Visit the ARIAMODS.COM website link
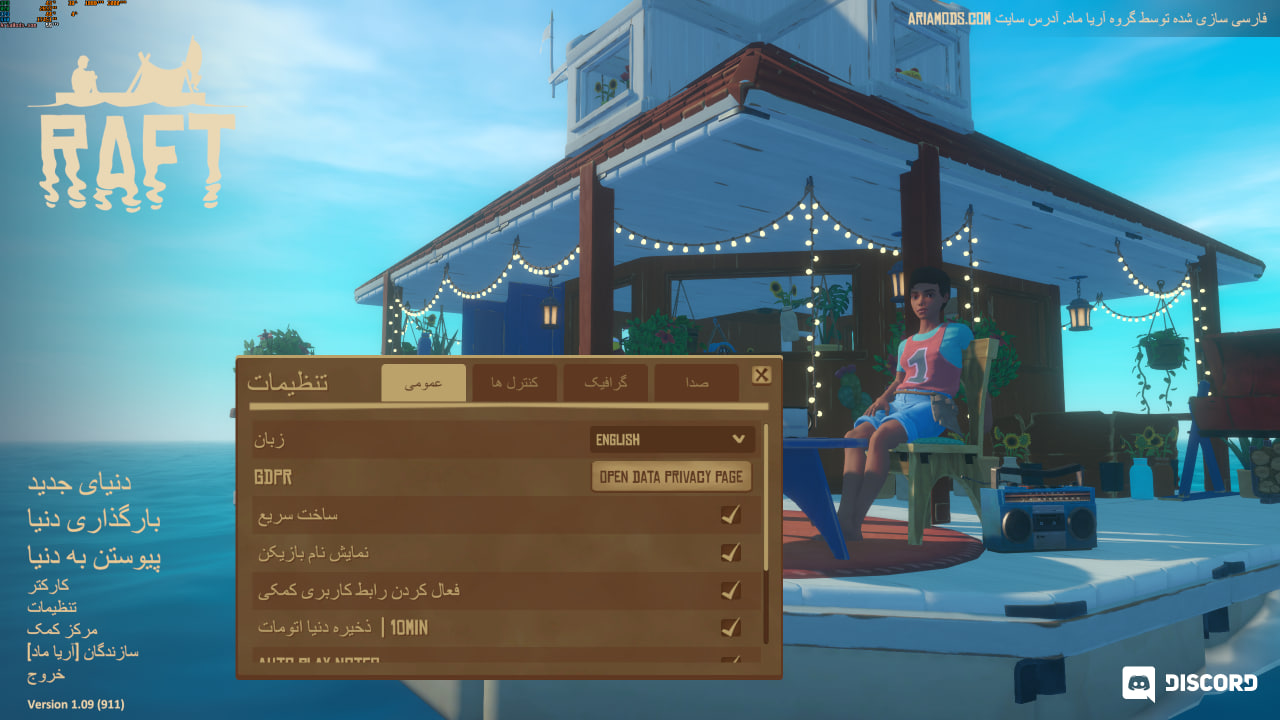 [949, 19]
